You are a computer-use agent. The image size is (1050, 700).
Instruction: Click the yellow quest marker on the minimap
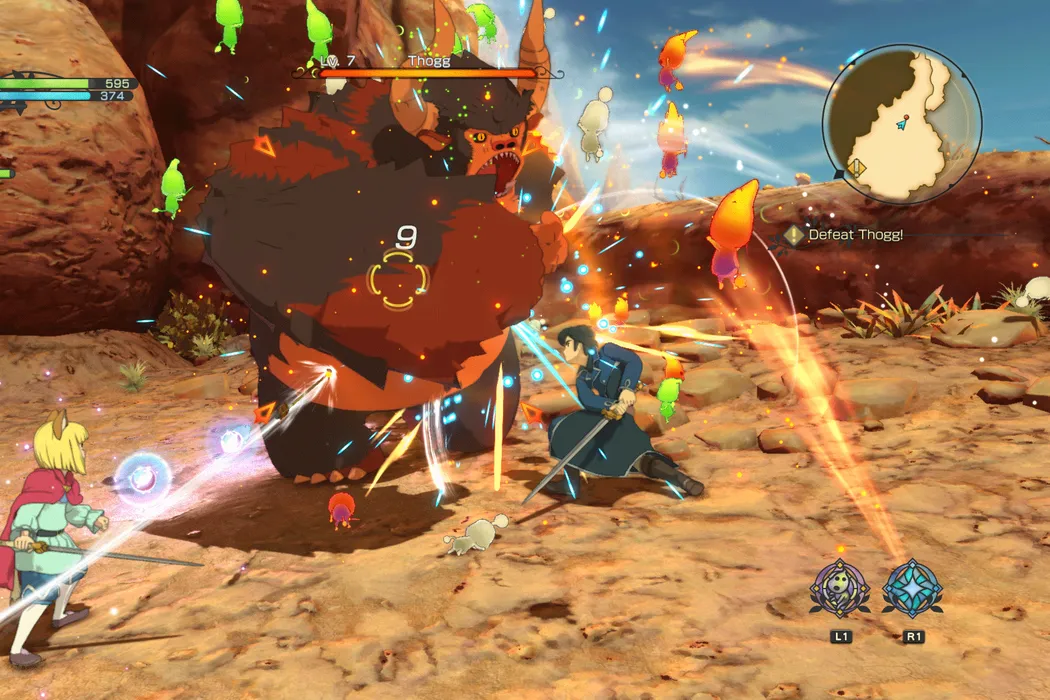coord(857,167)
